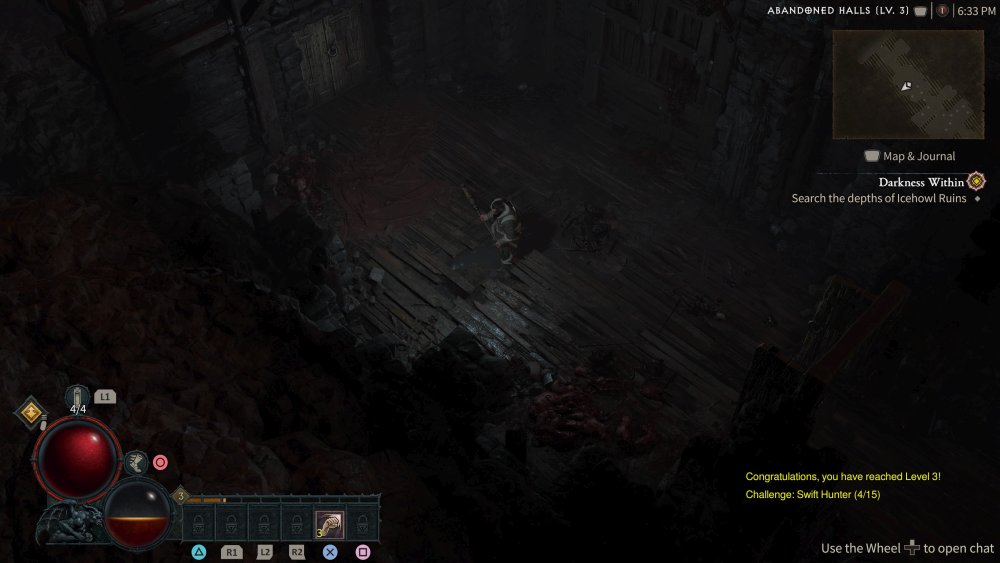The image size is (1000, 563).
Task: Select the claw skill in the hotbar
Action: [330, 523]
